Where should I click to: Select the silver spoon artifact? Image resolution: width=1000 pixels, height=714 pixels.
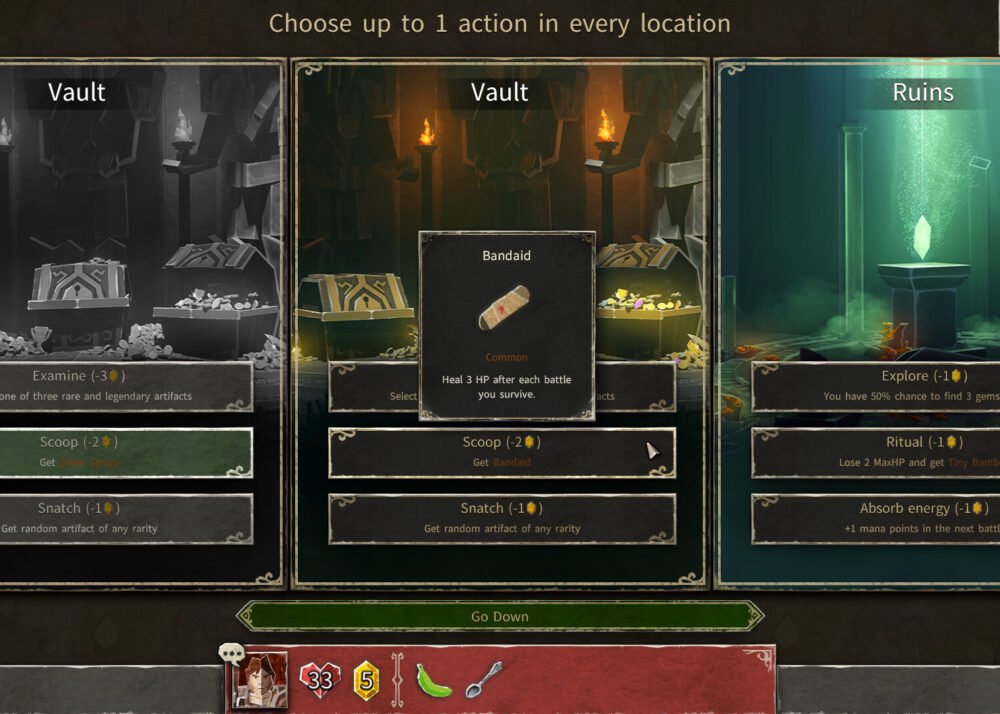point(483,679)
